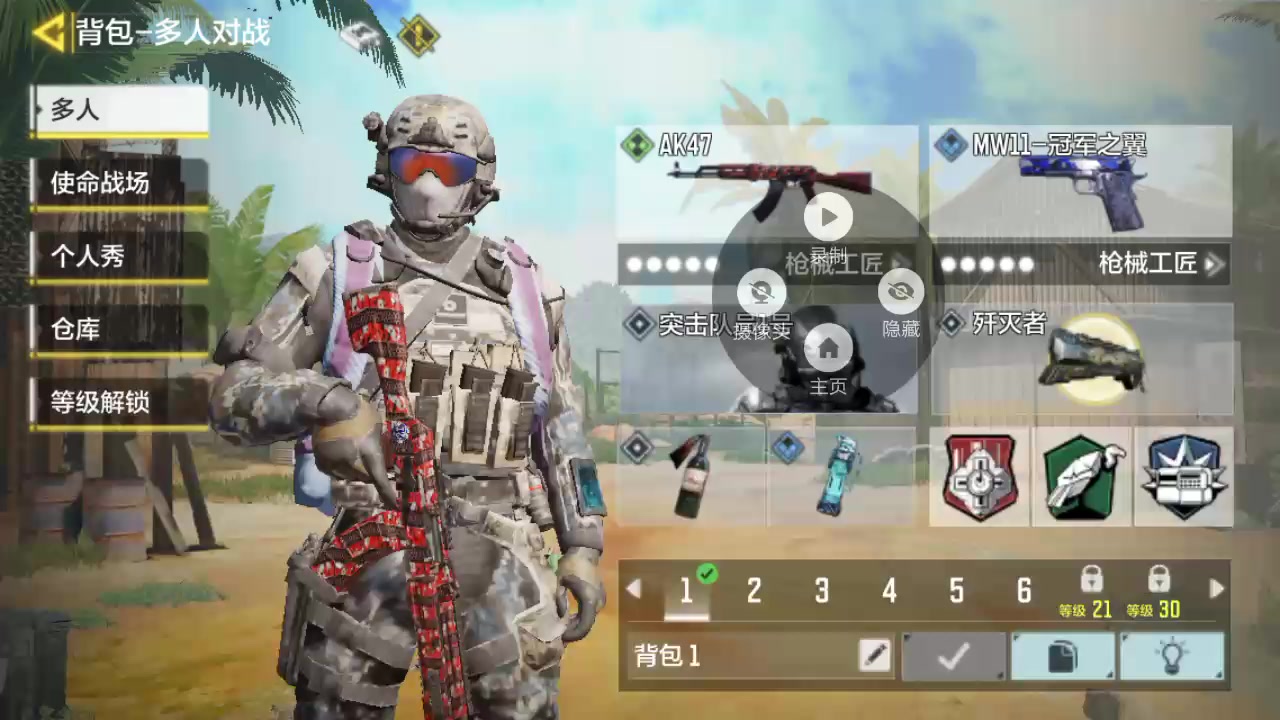This screenshot has height=720, width=1280.
Task: Select the blue perk badge
Action: (x=1184, y=477)
